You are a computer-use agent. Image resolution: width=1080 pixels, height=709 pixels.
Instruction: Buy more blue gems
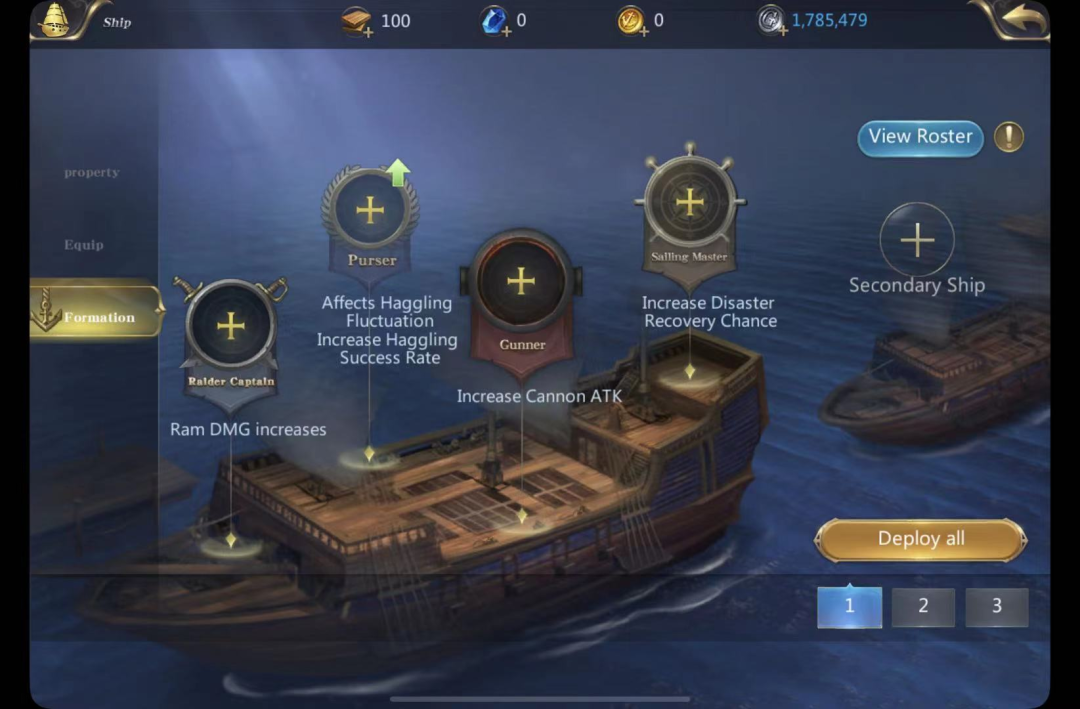click(496, 22)
